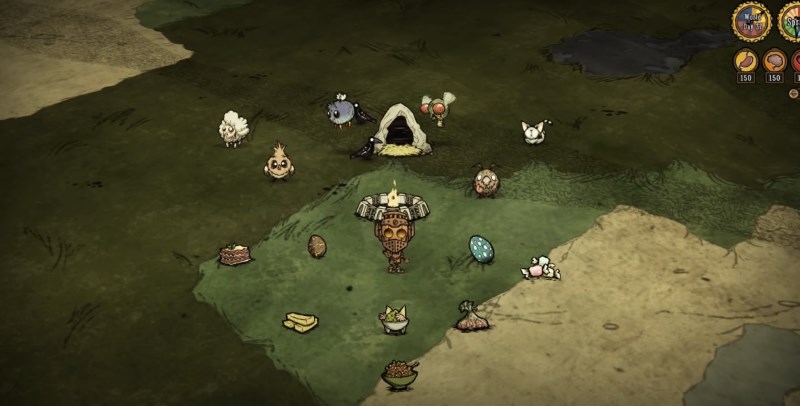The image size is (800, 406).
Task: Select the brain sanity badge
Action: click(x=774, y=61)
